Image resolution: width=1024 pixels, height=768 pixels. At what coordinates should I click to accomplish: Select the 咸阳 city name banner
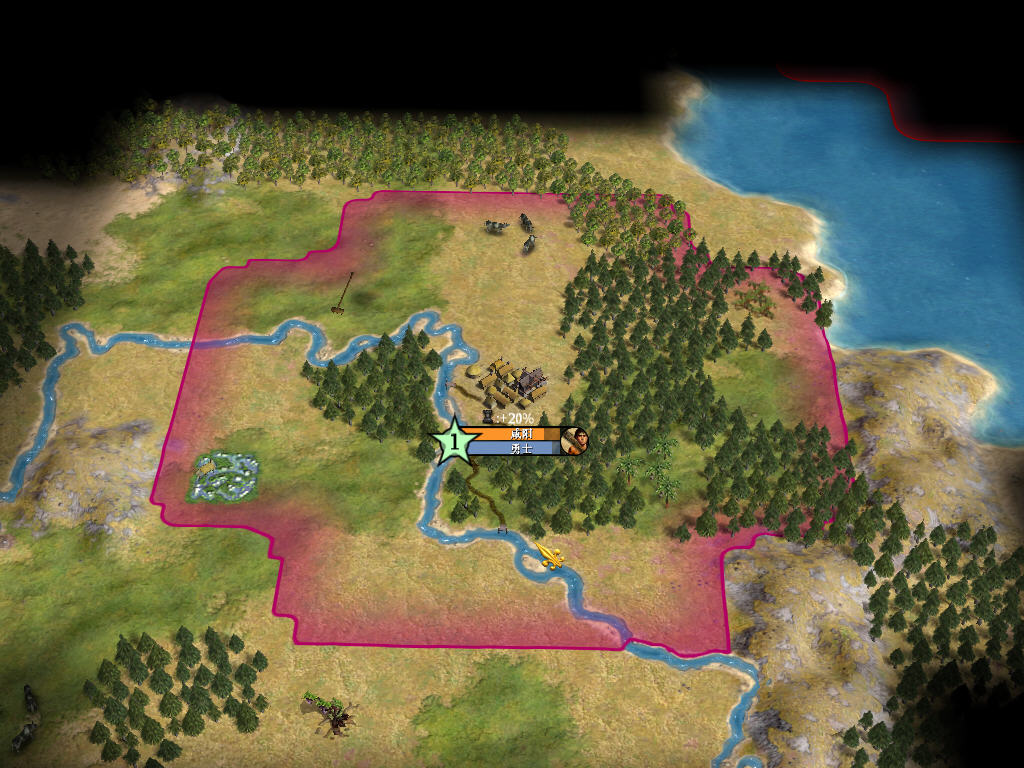coord(520,434)
